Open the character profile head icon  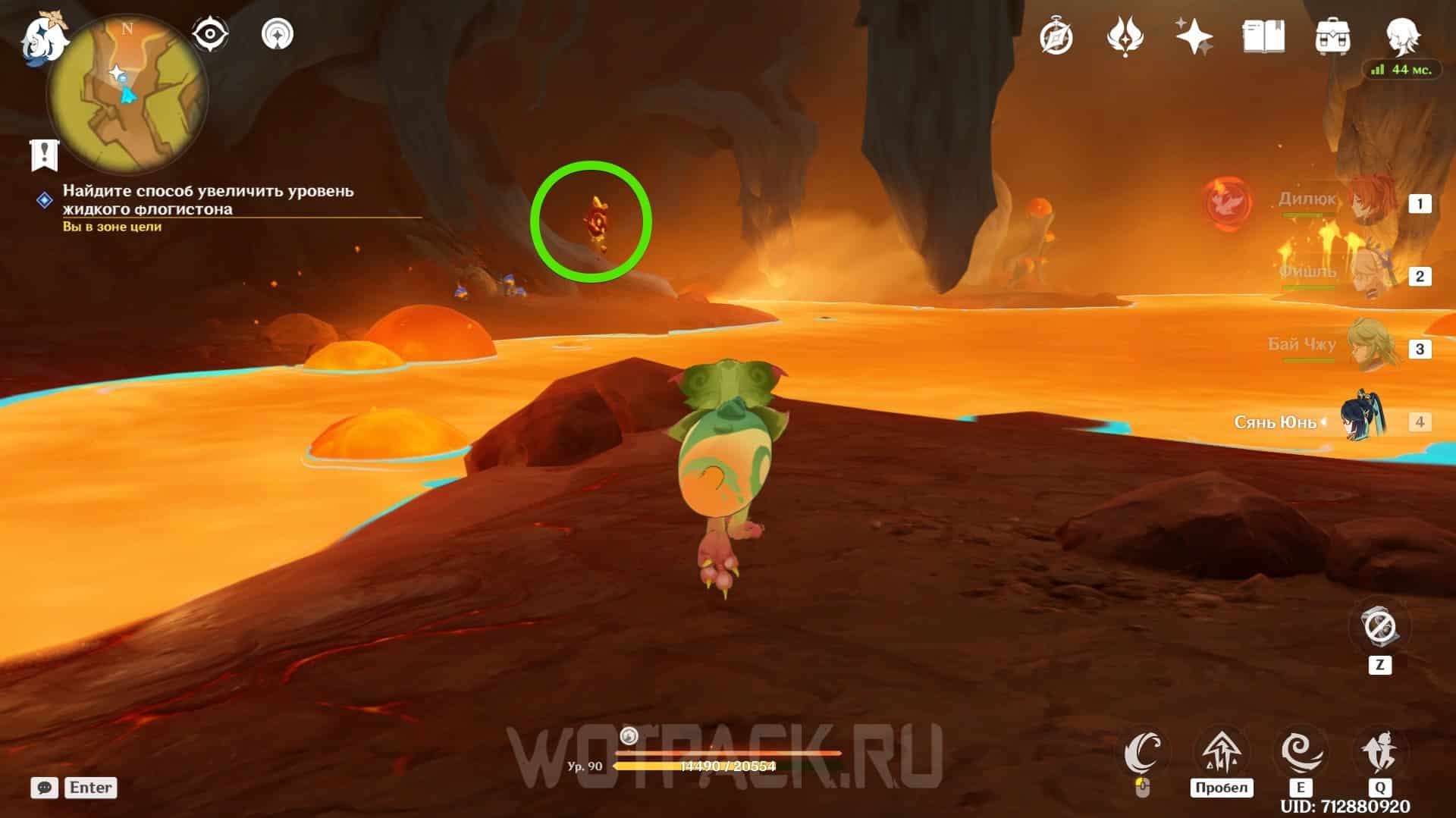tap(1401, 36)
